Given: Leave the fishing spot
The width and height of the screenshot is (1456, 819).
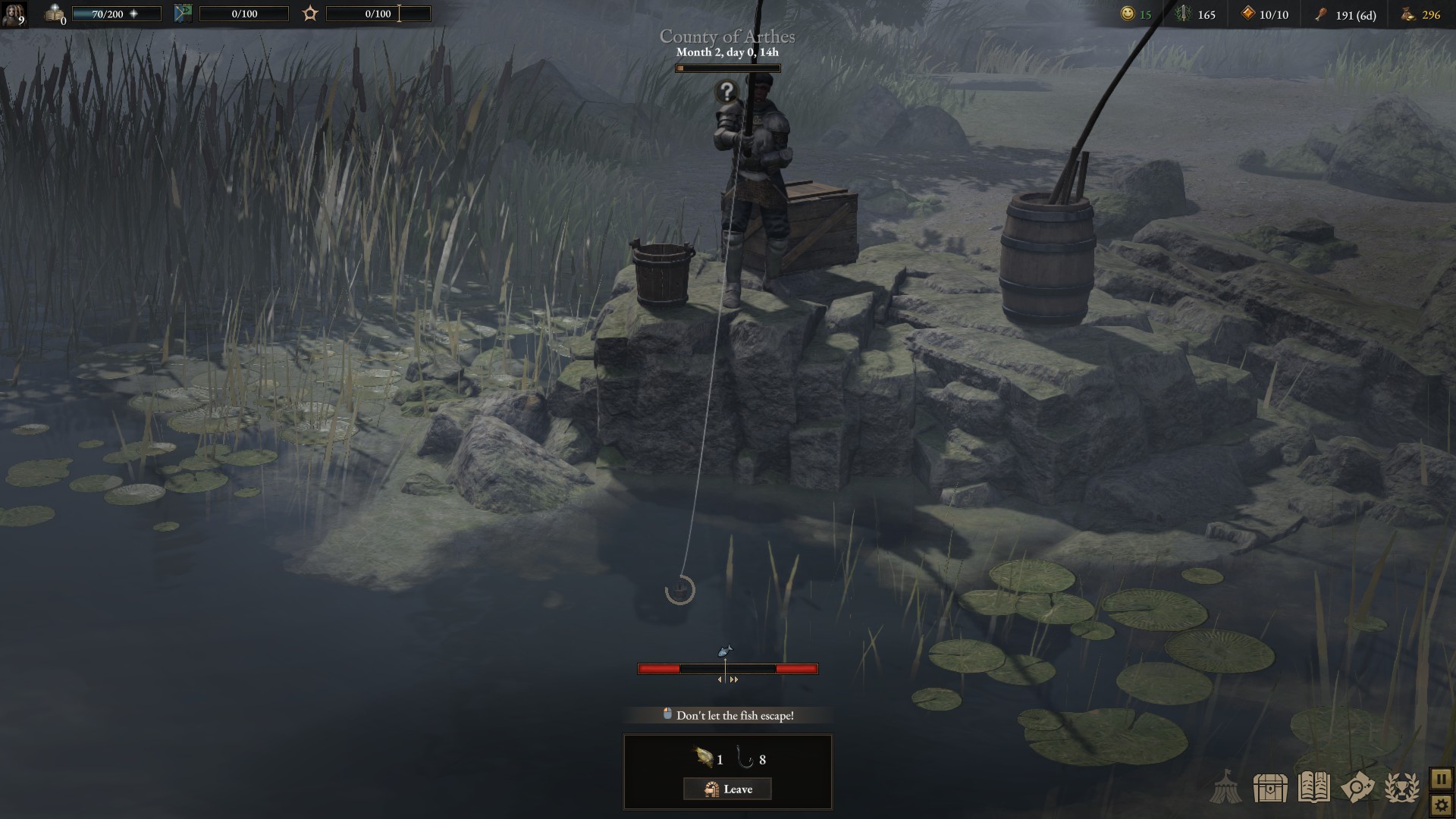Looking at the screenshot, I should [x=727, y=789].
